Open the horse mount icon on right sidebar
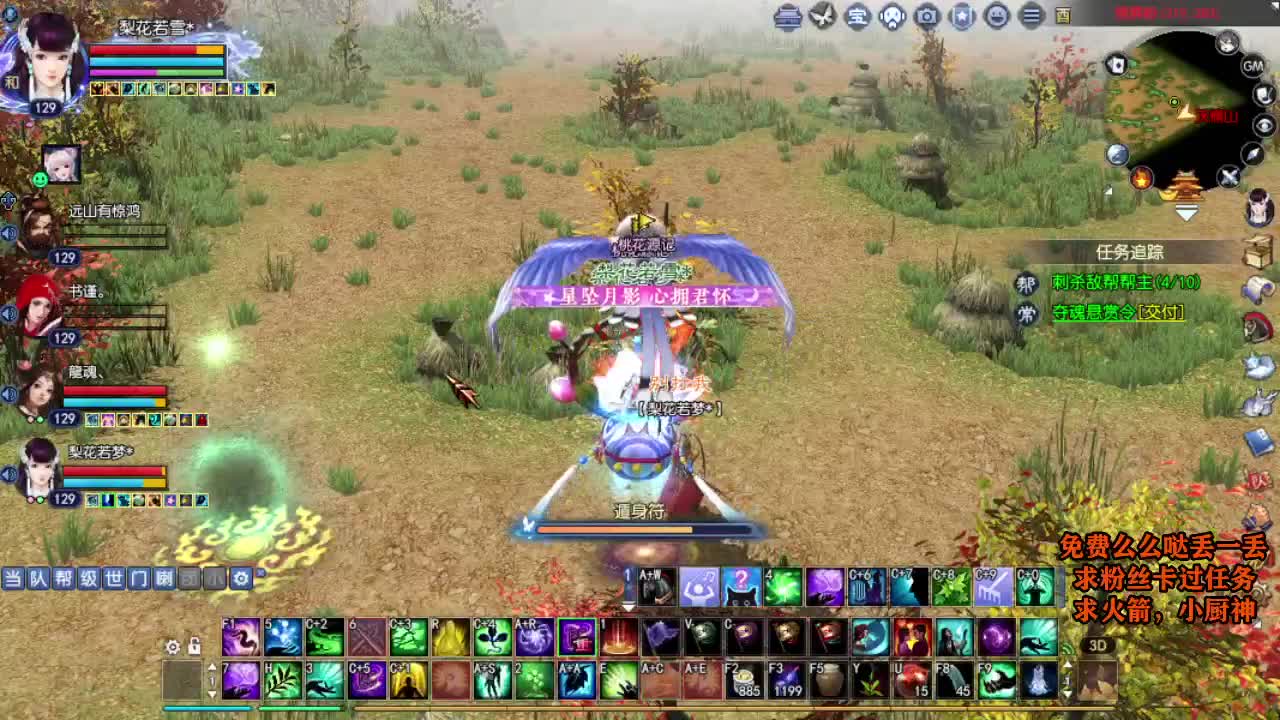Image resolution: width=1280 pixels, height=720 pixels. click(x=1256, y=329)
